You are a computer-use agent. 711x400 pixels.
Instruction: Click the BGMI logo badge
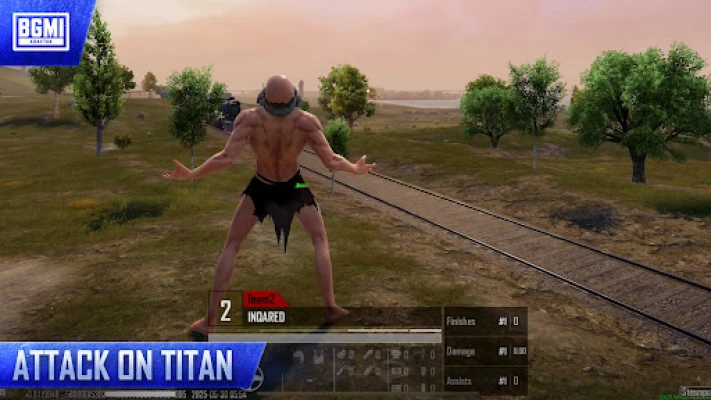[x=41, y=30]
